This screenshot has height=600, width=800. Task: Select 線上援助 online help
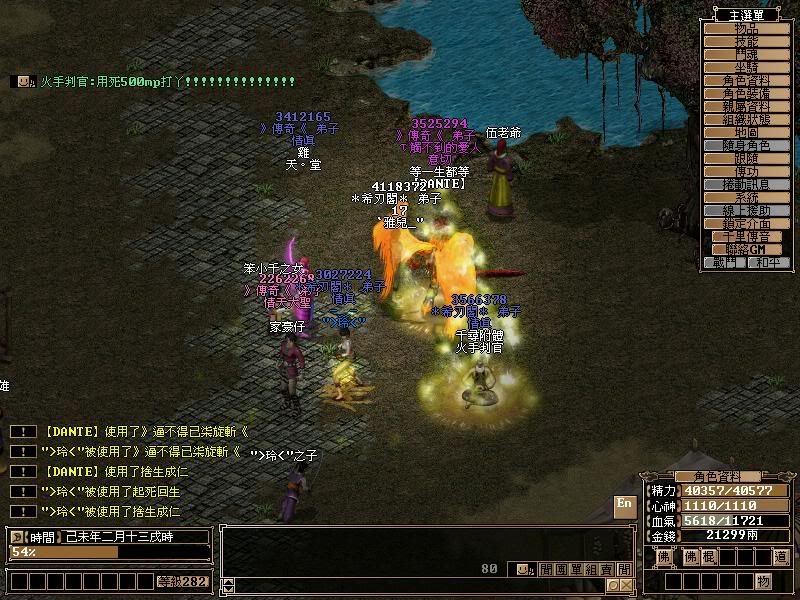pos(747,210)
